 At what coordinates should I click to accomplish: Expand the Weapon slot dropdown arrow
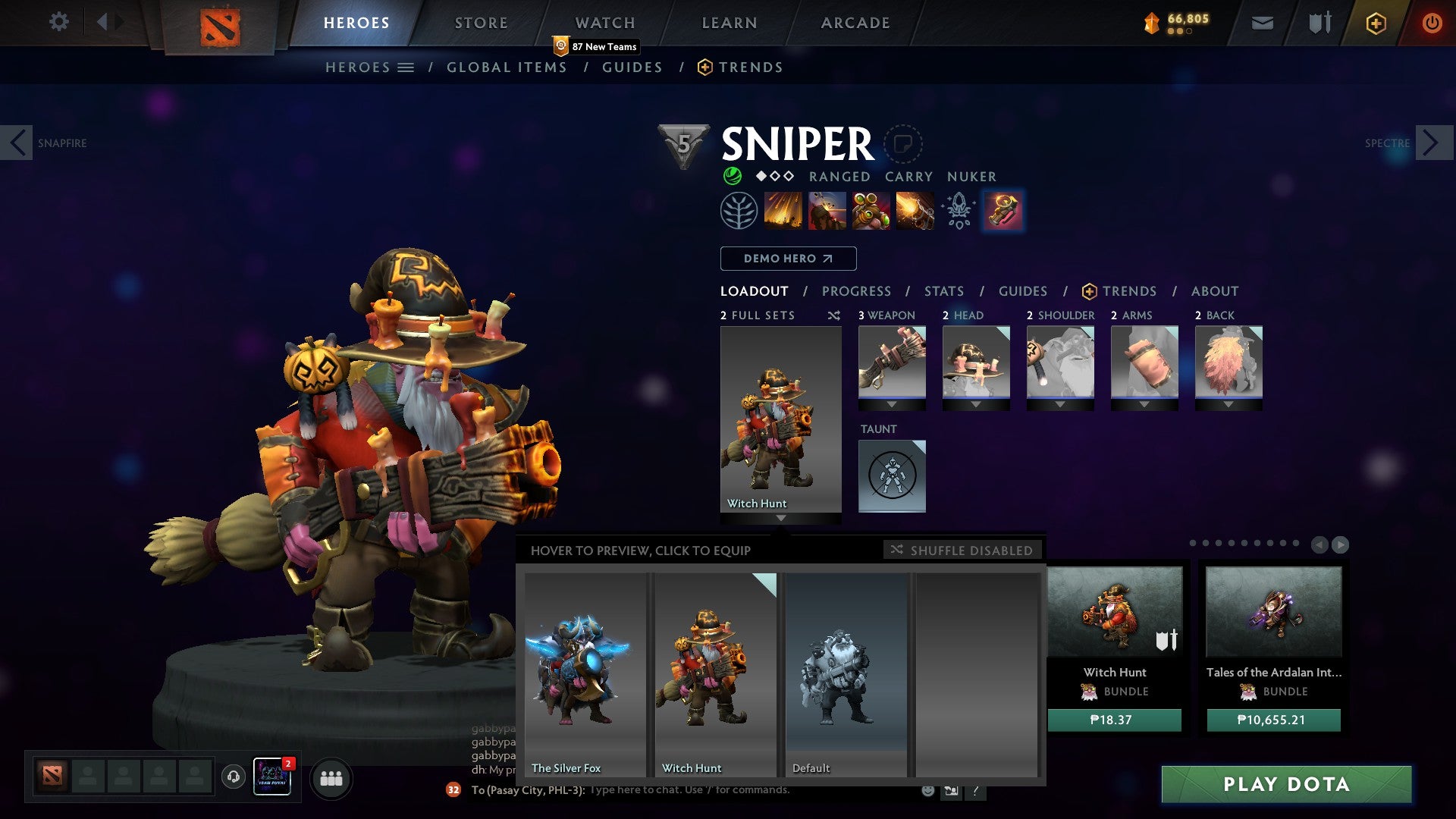892,405
